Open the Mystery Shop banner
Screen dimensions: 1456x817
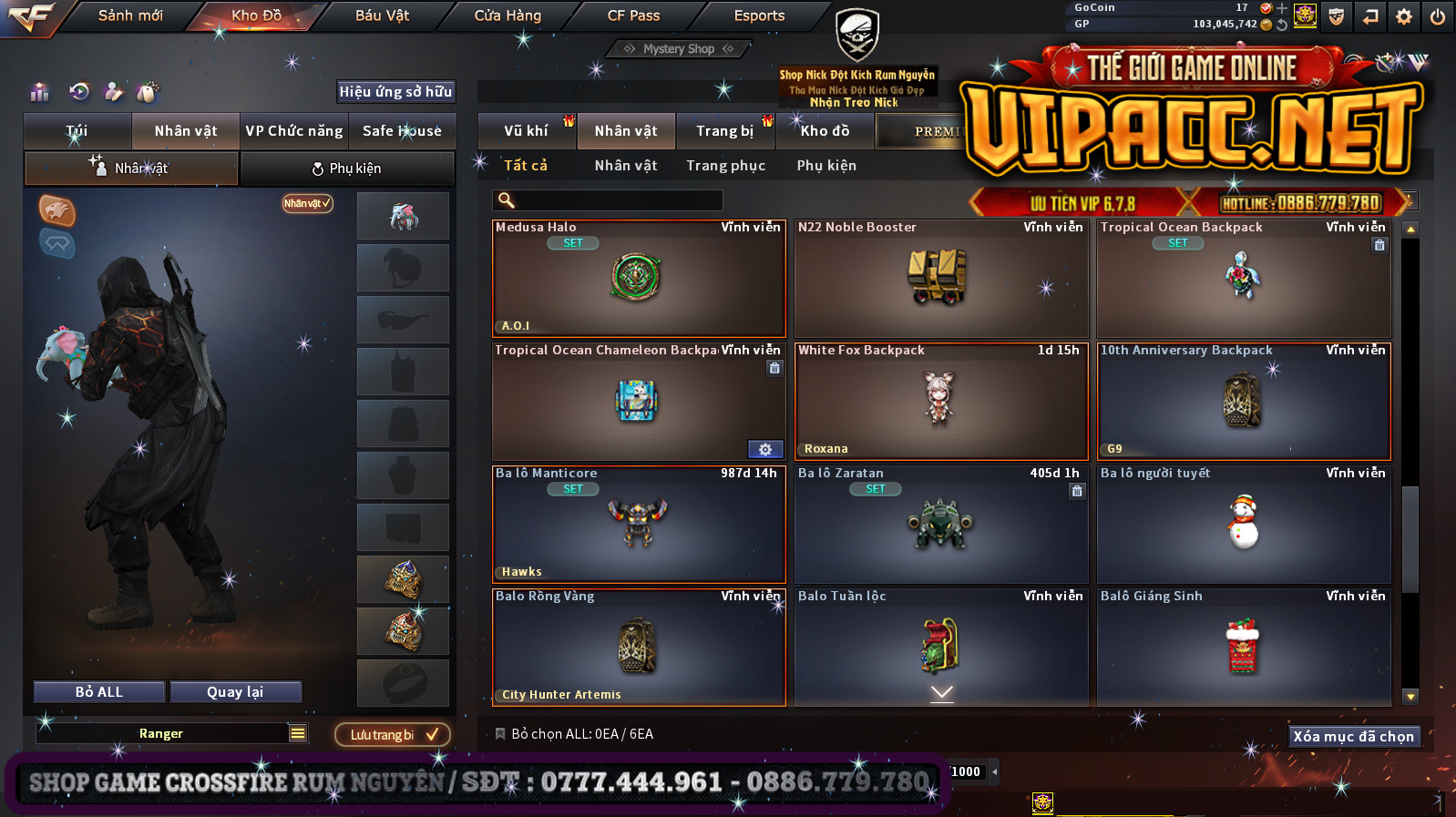click(679, 49)
